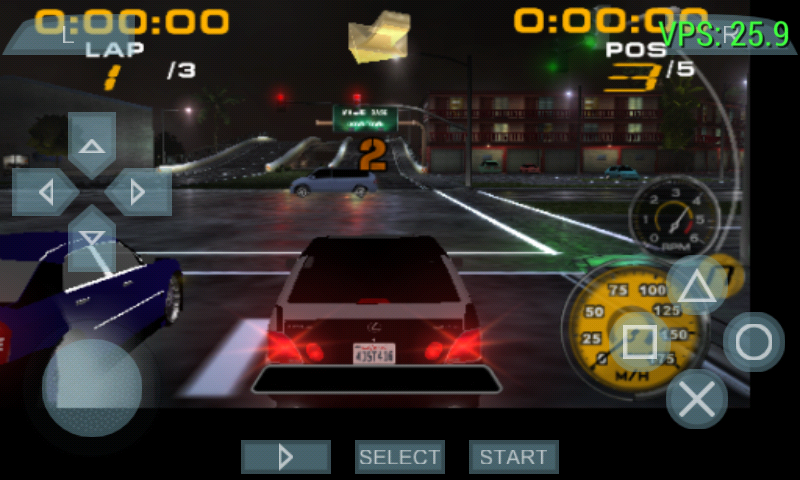Tap the triangle touch button
The width and height of the screenshot is (800, 480).
click(697, 286)
